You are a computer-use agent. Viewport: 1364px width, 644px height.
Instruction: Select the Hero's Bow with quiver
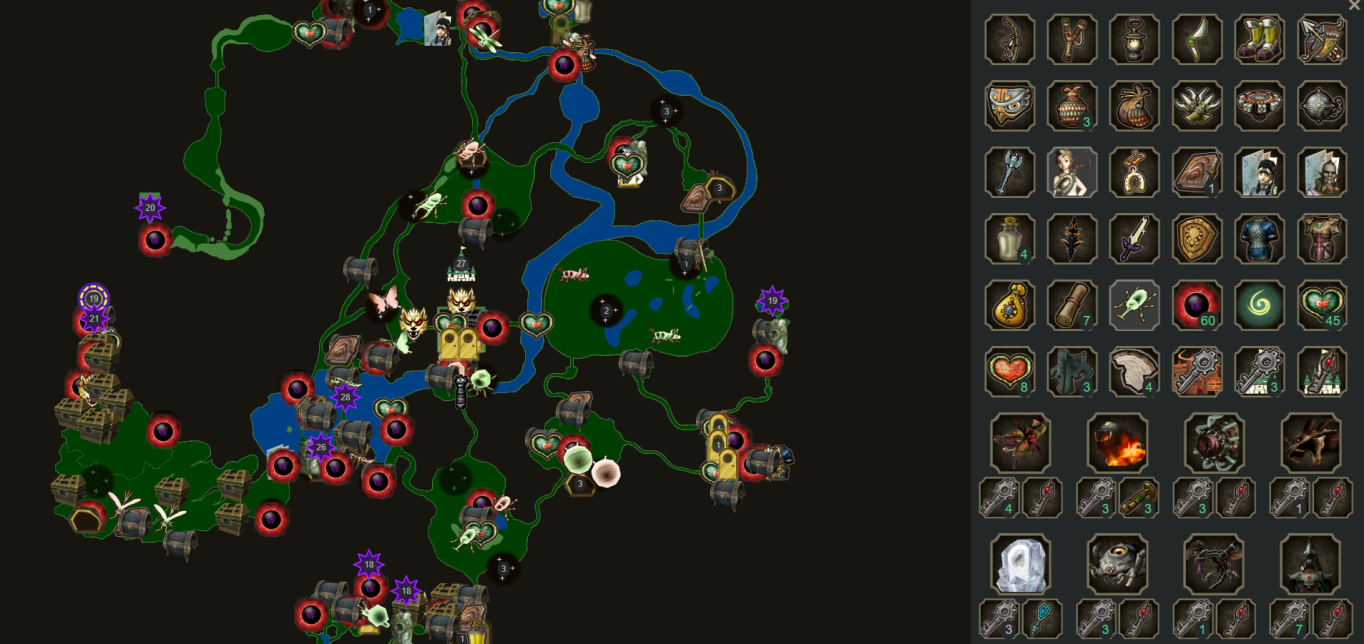tap(1322, 40)
